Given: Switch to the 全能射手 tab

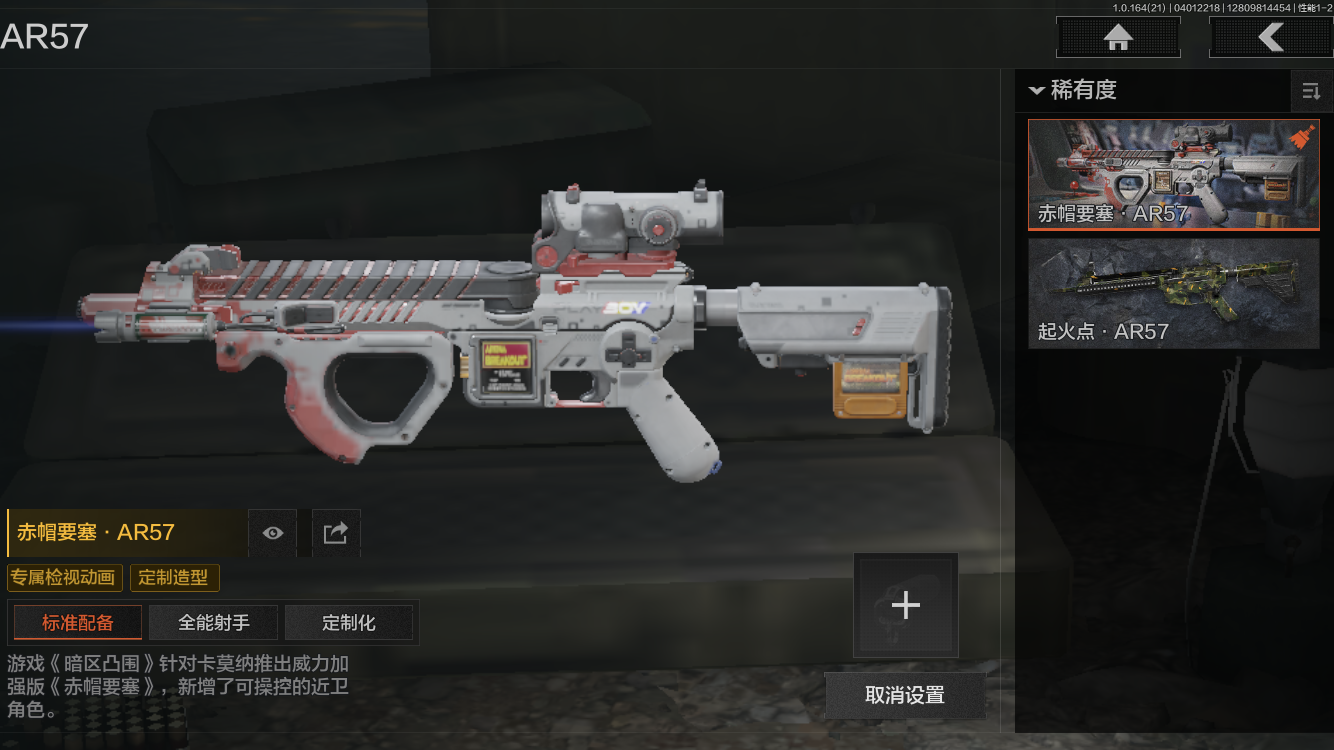Looking at the screenshot, I should tap(213, 622).
